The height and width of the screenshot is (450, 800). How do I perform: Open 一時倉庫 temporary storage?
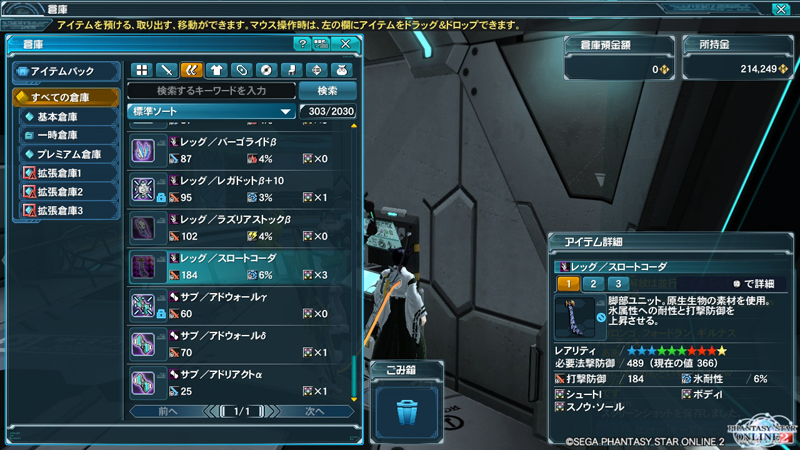pyautogui.click(x=69, y=135)
